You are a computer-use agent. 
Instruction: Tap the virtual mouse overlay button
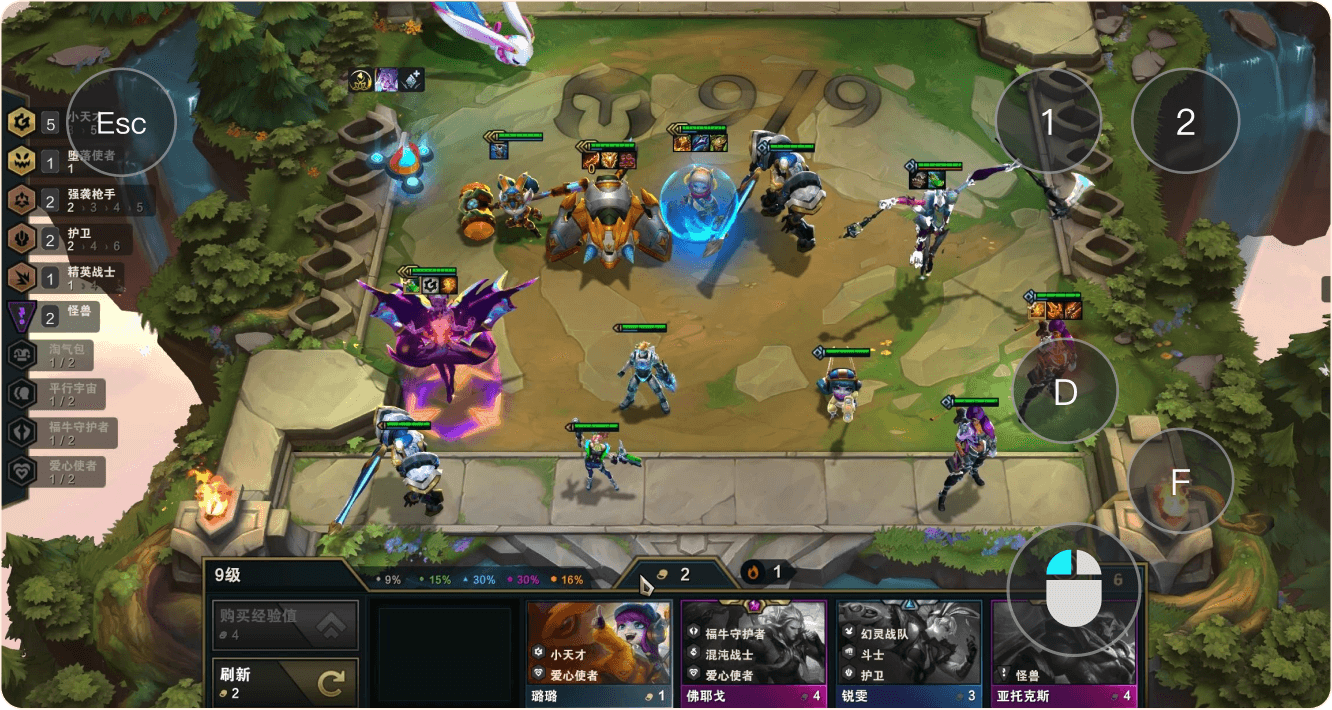(1072, 588)
